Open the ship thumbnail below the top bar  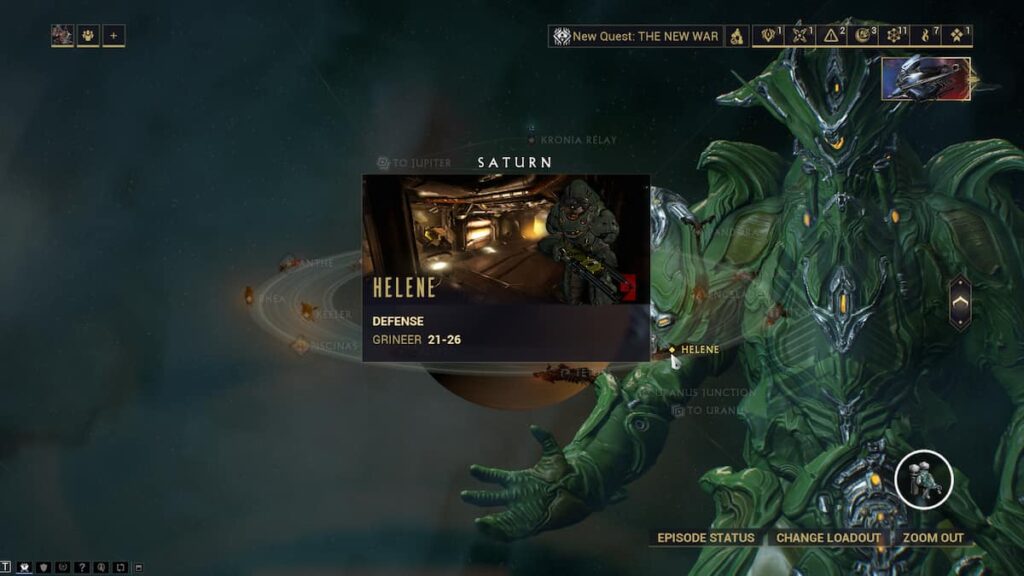tap(925, 79)
